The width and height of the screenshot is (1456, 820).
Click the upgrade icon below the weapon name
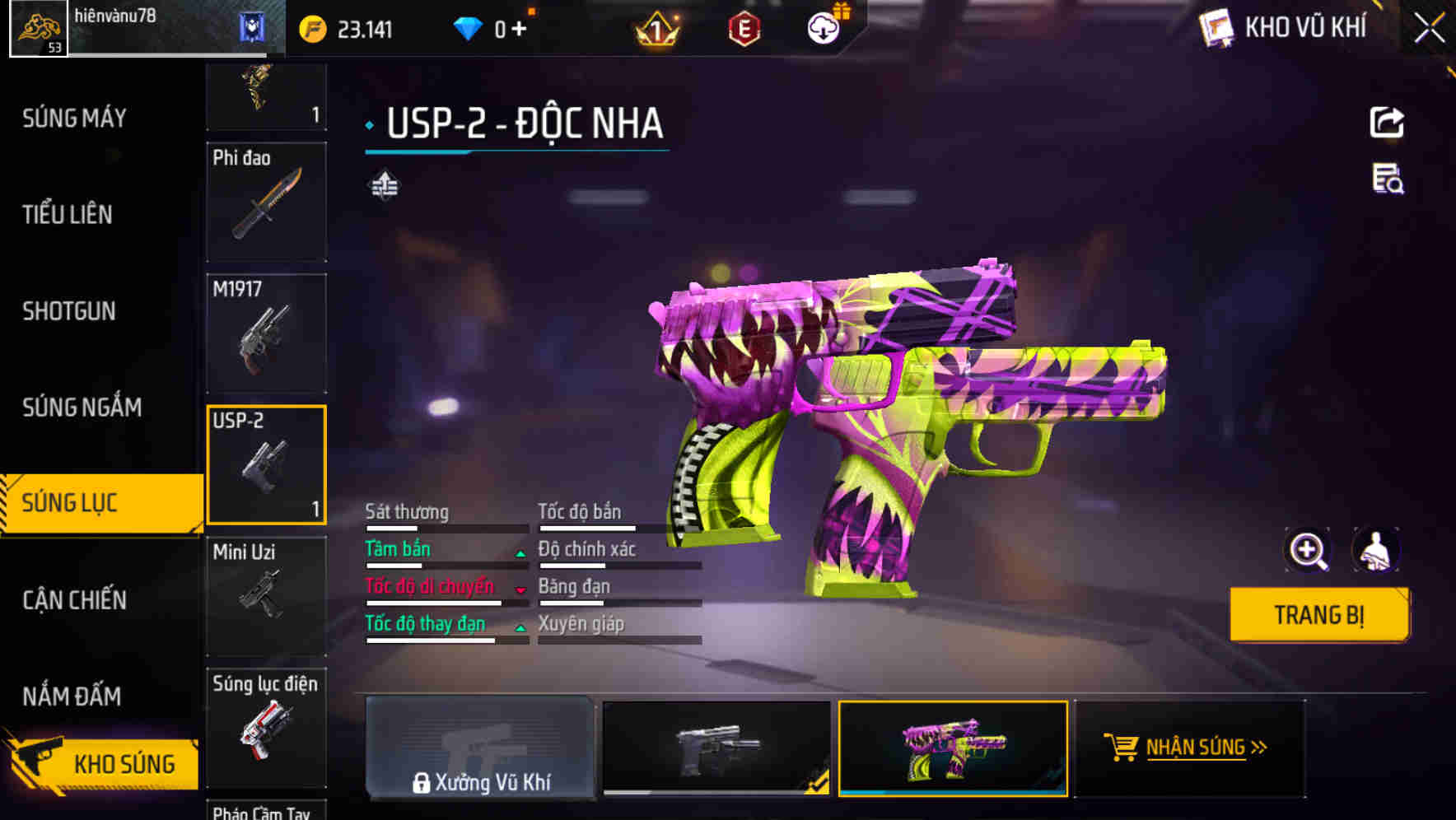coord(384,186)
